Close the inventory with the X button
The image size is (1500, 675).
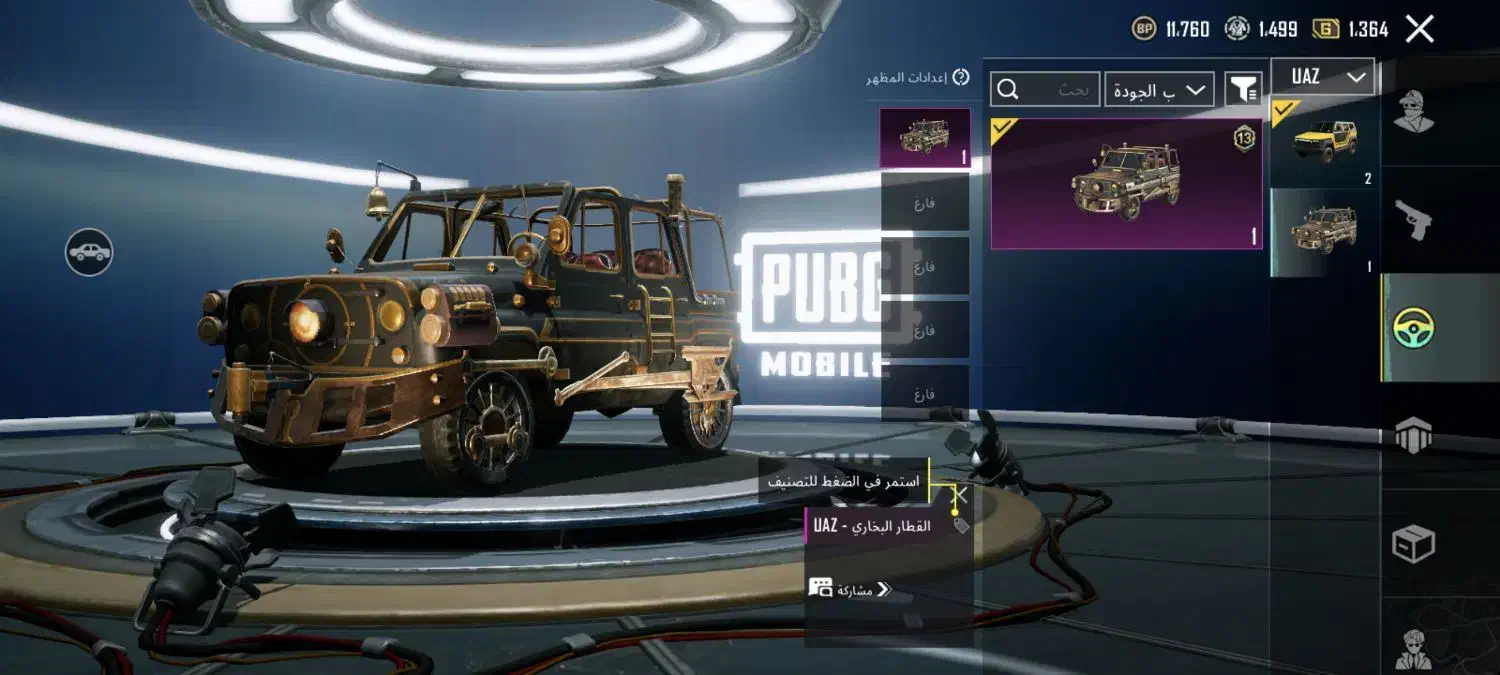click(1419, 29)
